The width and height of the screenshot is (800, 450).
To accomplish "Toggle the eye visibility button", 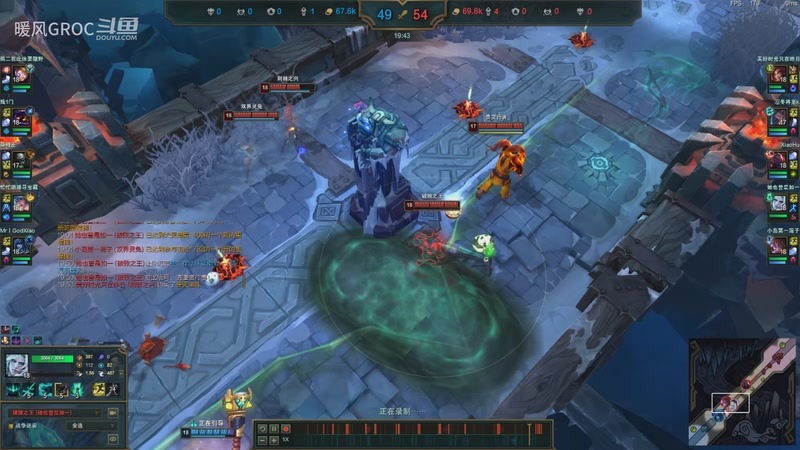I will (112, 438).
